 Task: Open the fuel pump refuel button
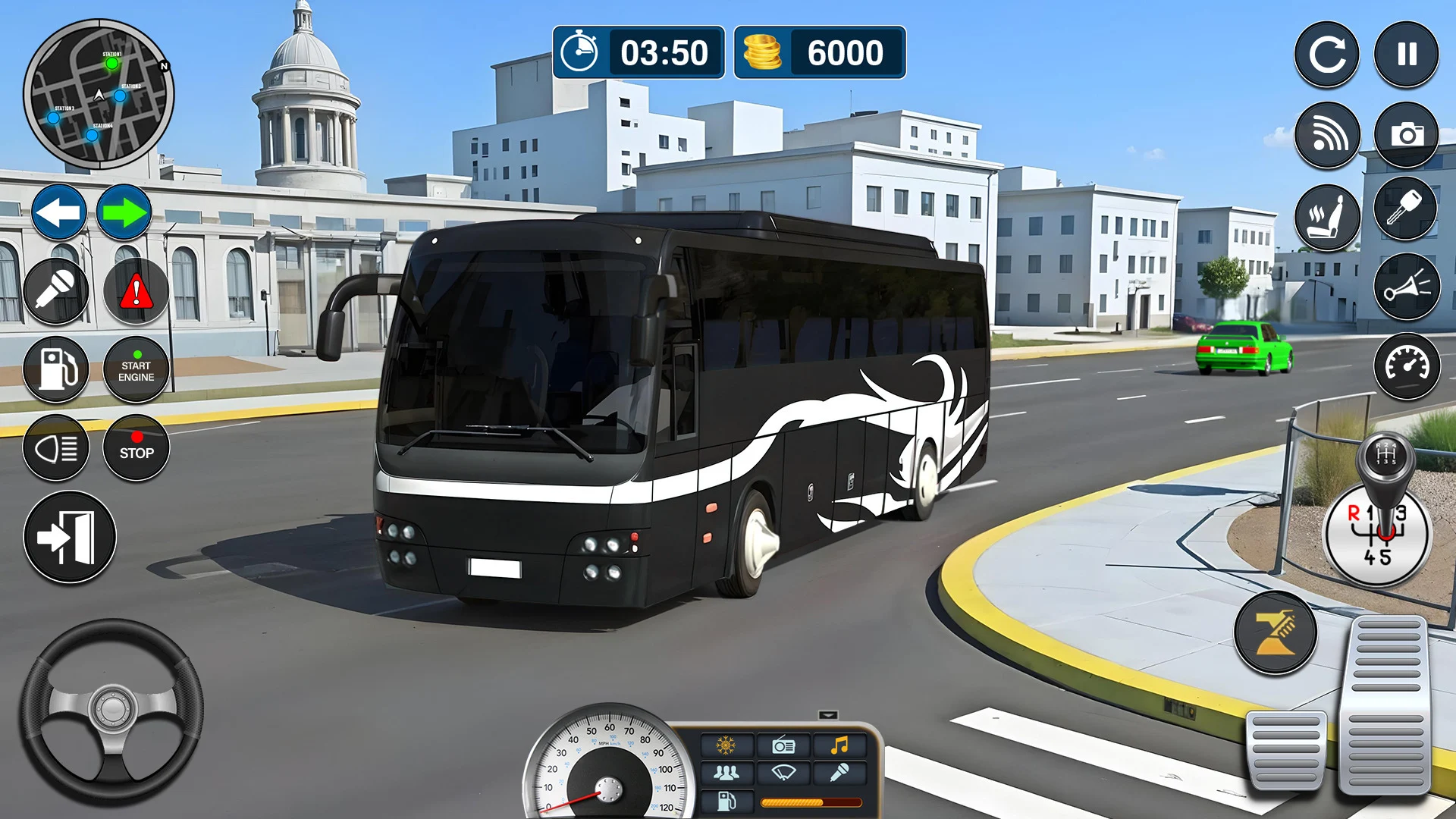tap(56, 369)
